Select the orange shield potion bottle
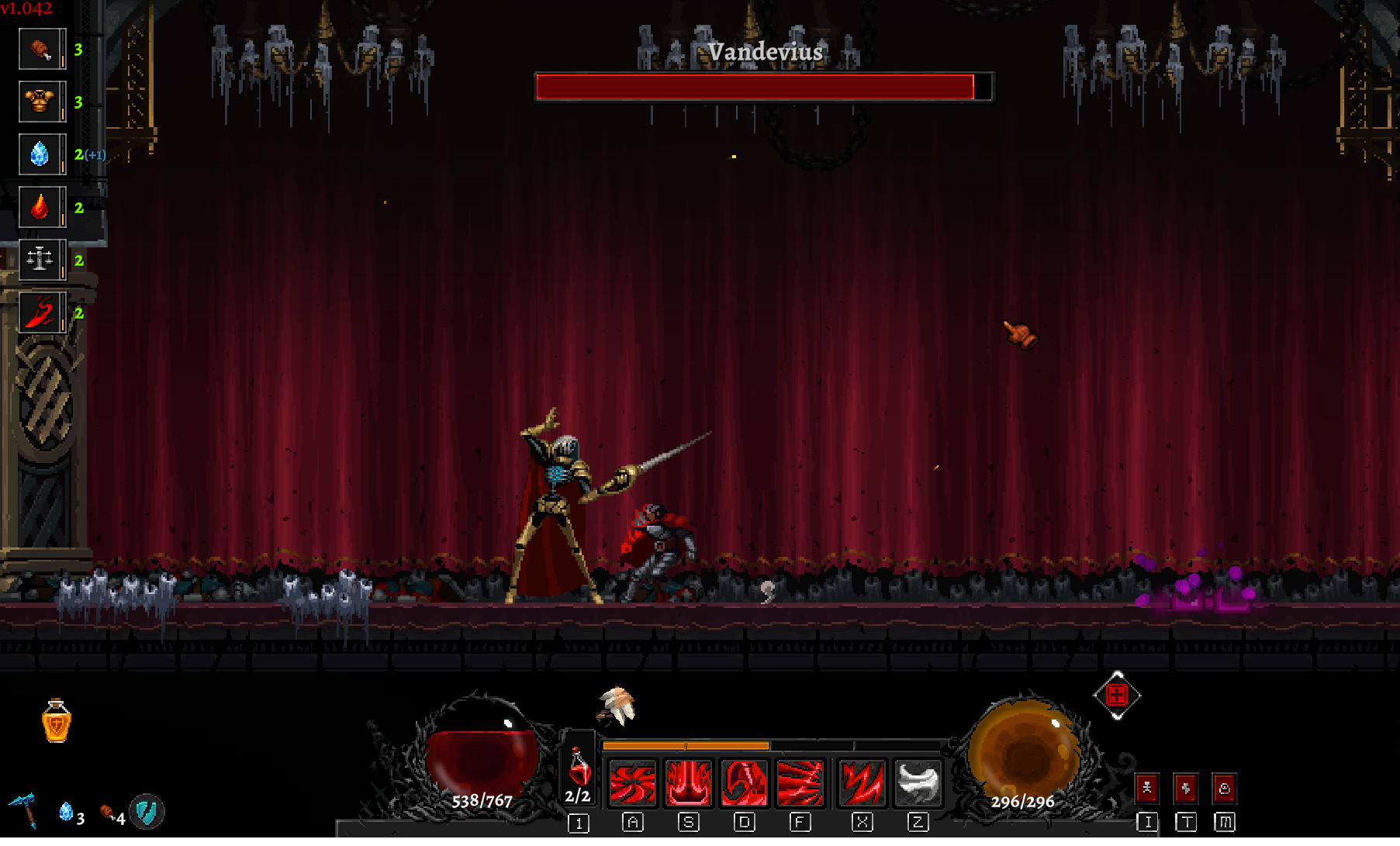The width and height of the screenshot is (1400, 846). coord(57,721)
